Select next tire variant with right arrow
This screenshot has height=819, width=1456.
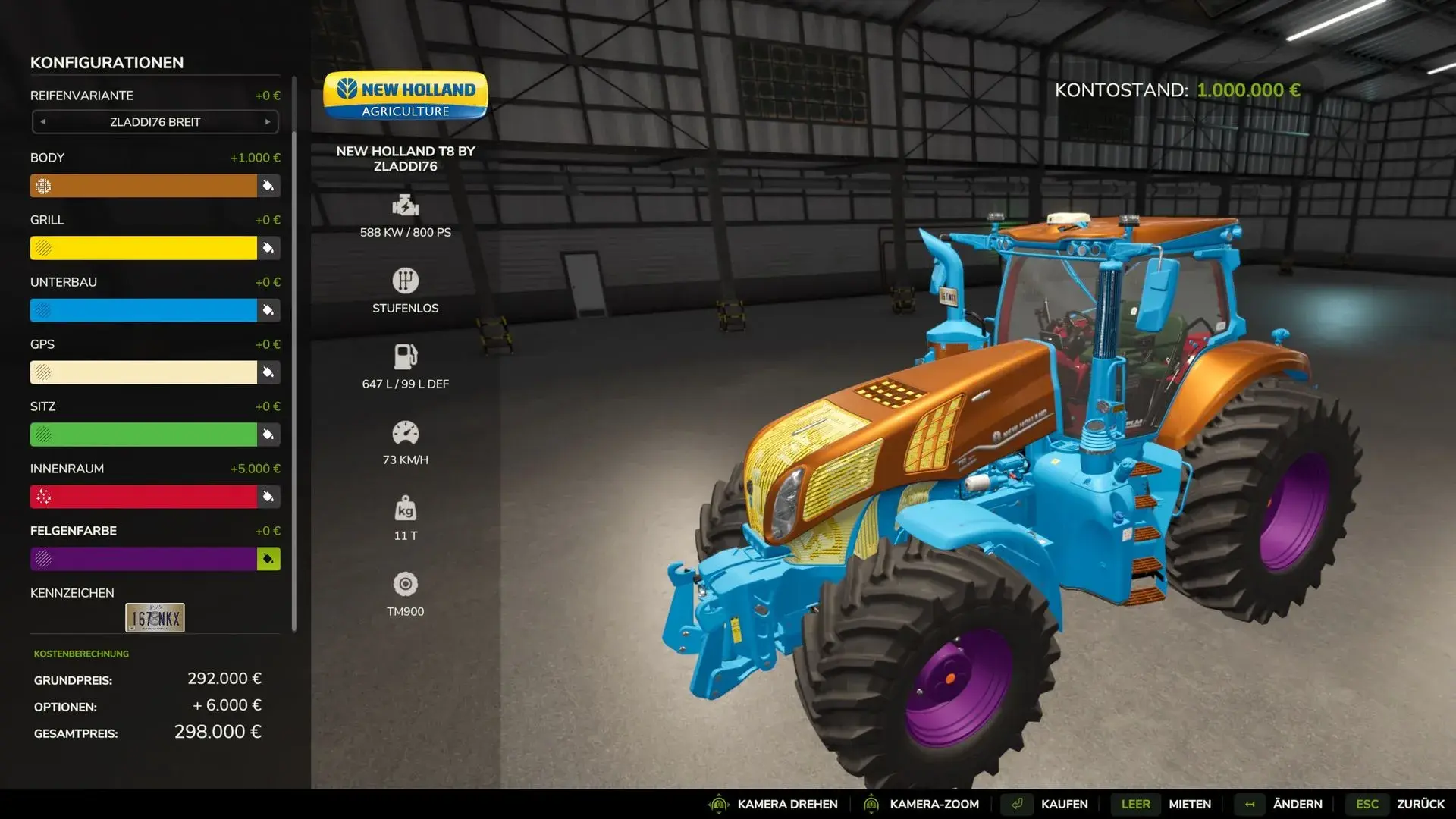click(268, 122)
